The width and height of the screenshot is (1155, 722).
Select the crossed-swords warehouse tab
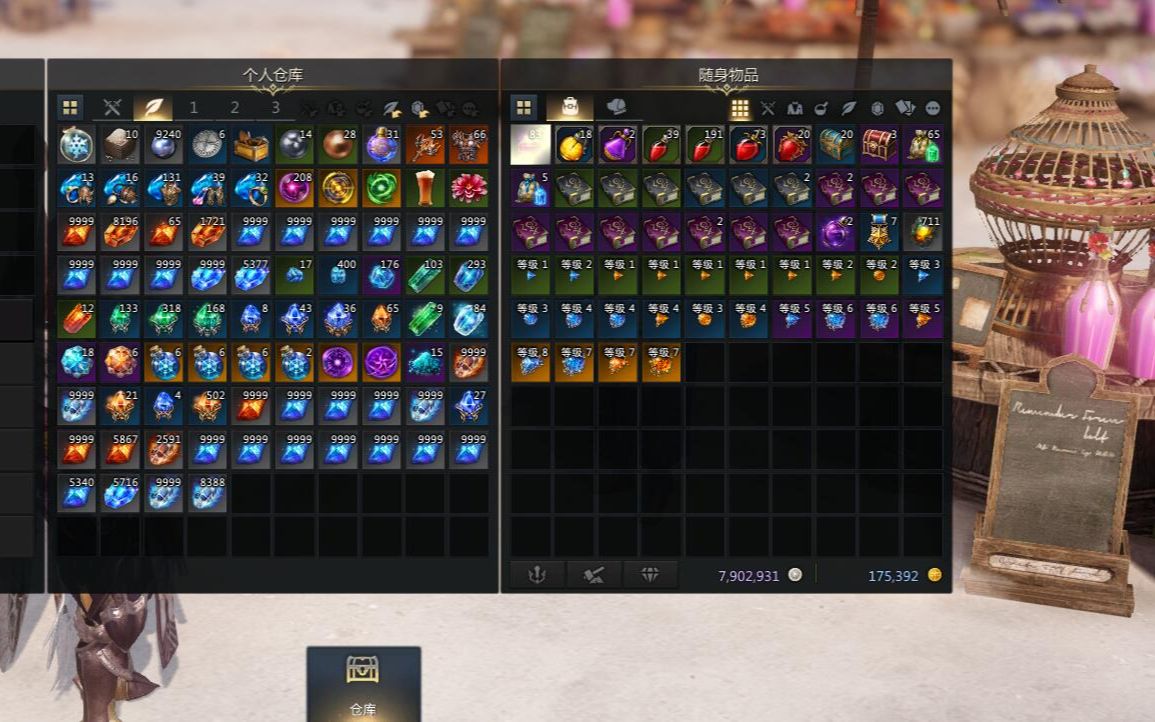pyautogui.click(x=112, y=108)
